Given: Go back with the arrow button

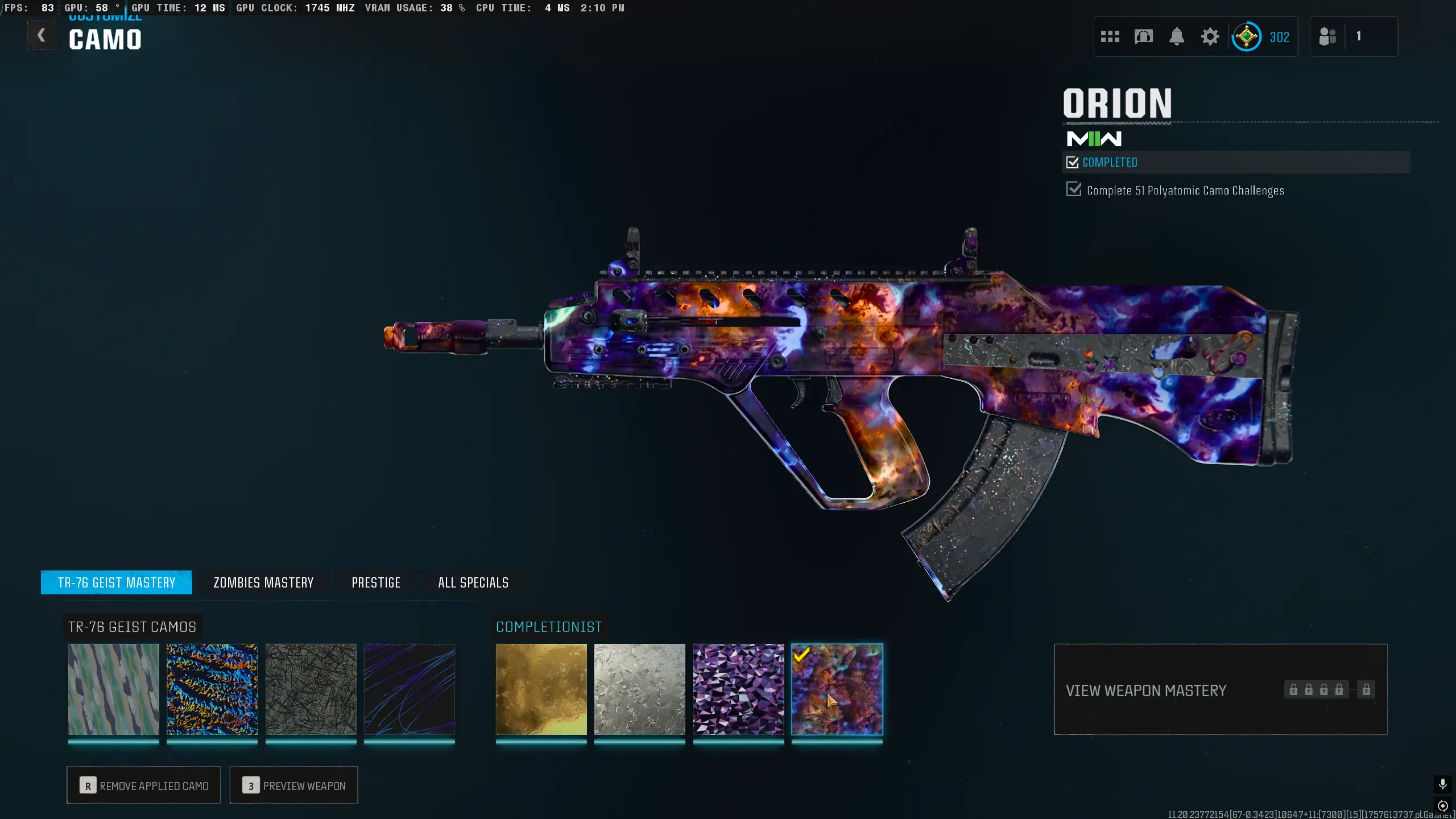Looking at the screenshot, I should point(42,36).
